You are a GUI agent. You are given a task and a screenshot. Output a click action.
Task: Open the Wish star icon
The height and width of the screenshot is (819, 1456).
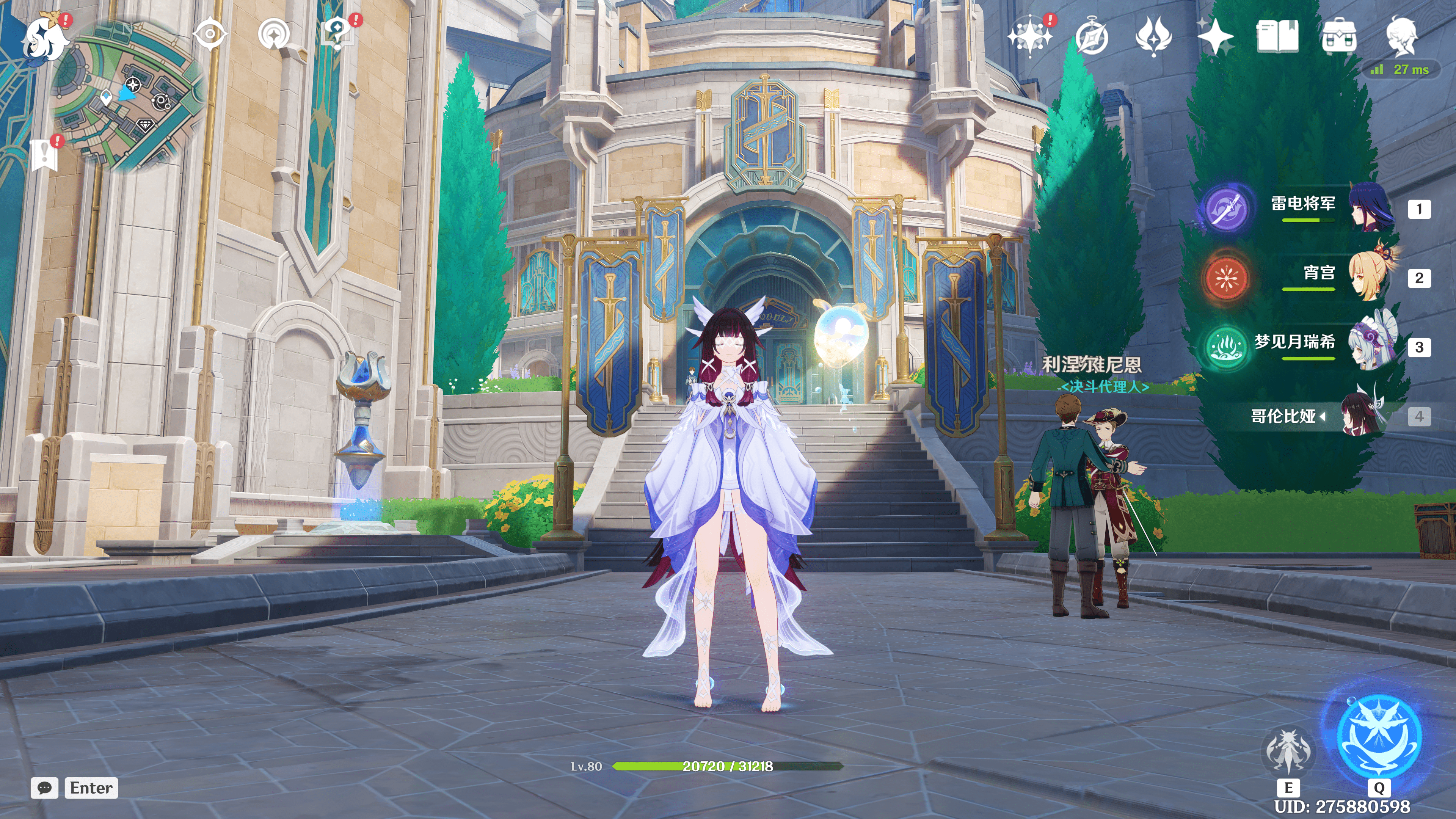(x=1030, y=36)
